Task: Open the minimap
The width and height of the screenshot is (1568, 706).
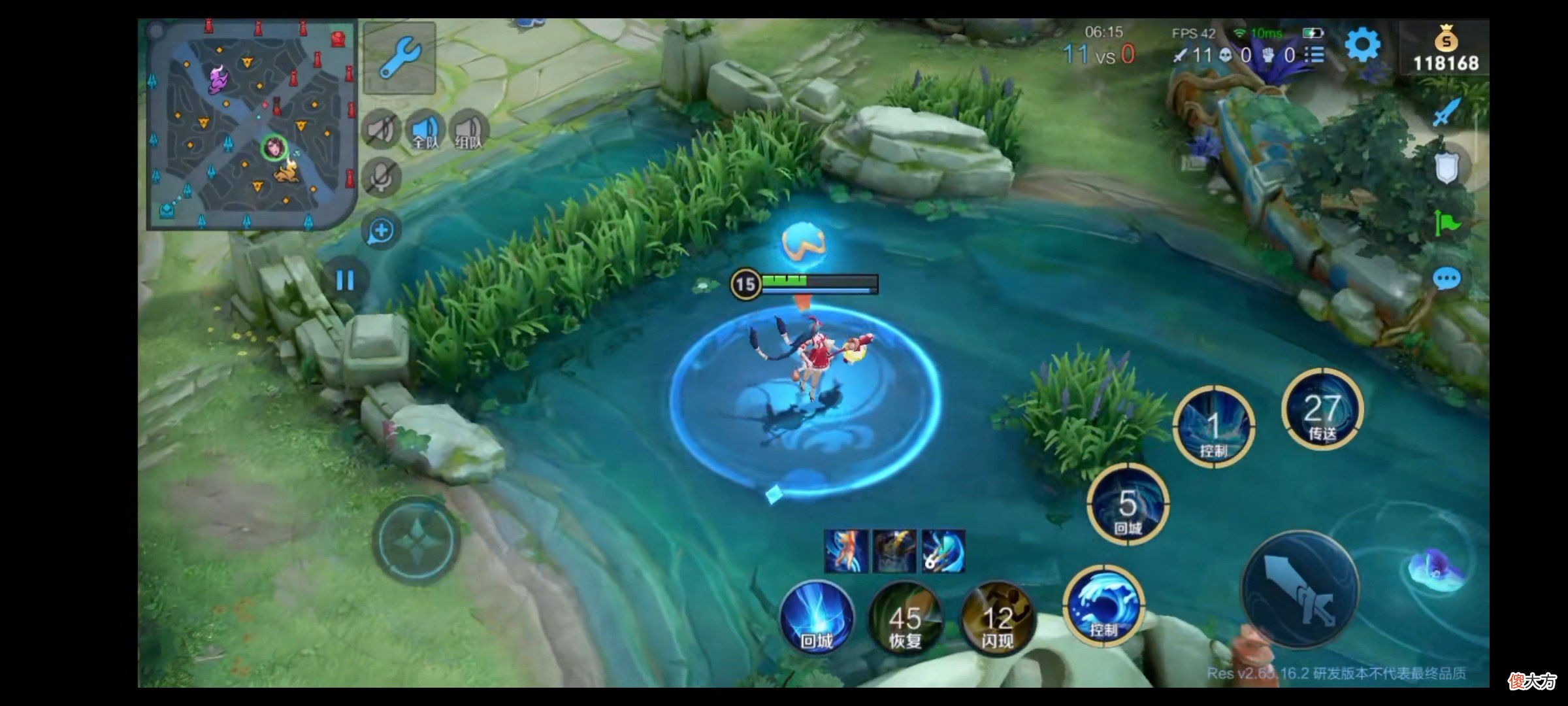Action: [x=252, y=124]
